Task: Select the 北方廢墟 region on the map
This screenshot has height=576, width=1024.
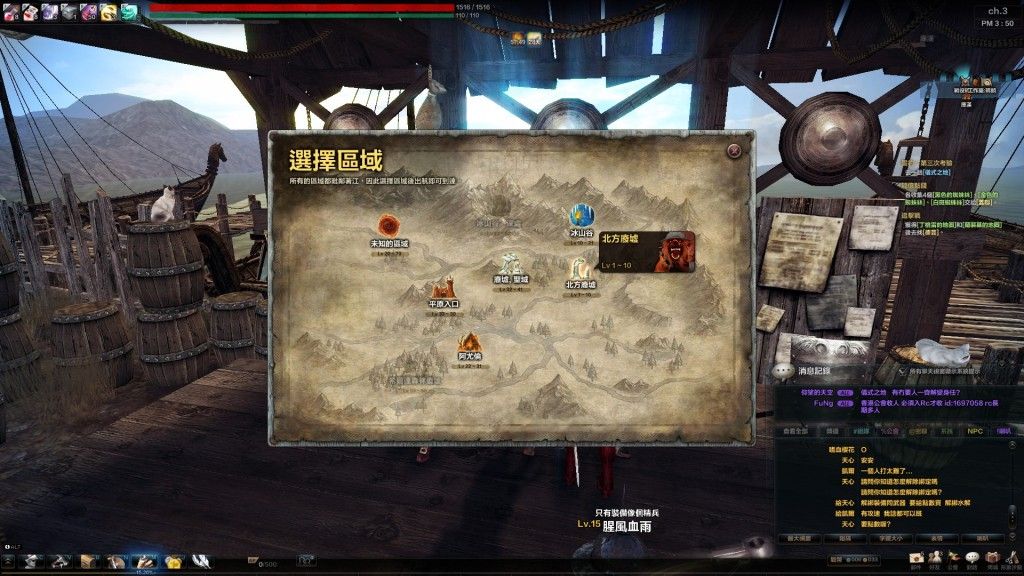Action: [580, 271]
